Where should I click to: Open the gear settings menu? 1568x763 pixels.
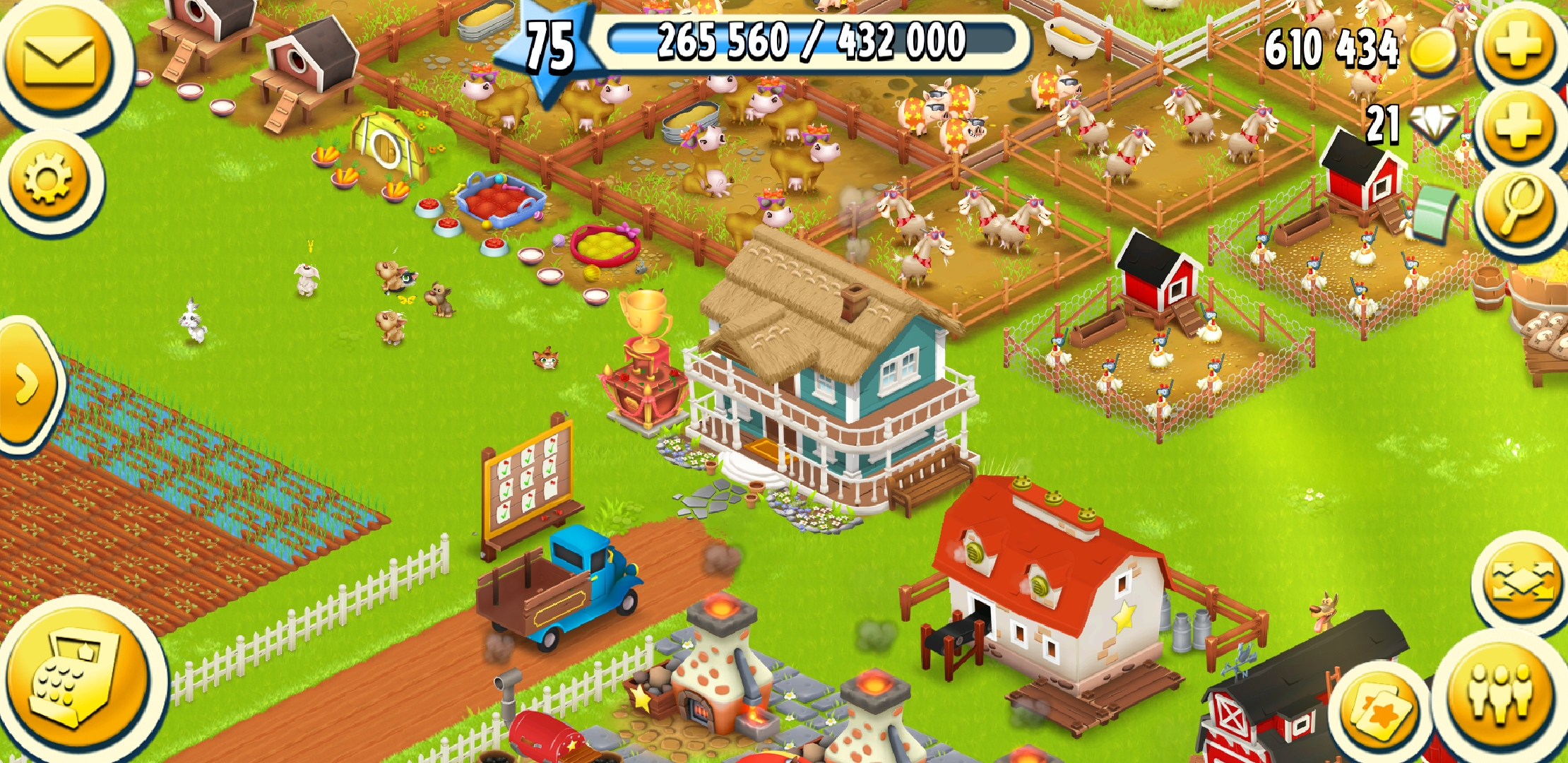(48, 179)
